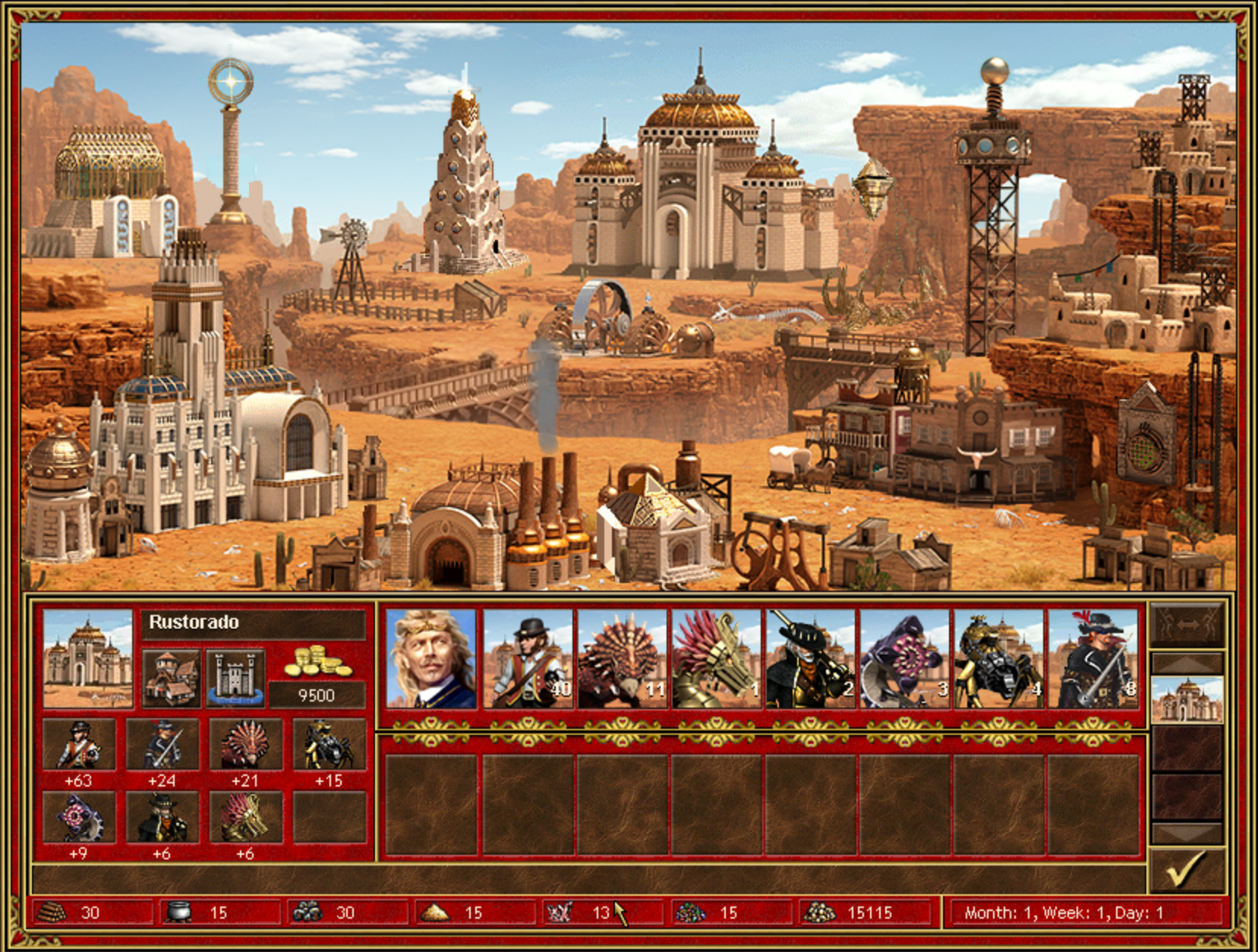View the creature with +15 weekly growth
Viewport: 1258px width, 952px height.
[328, 746]
